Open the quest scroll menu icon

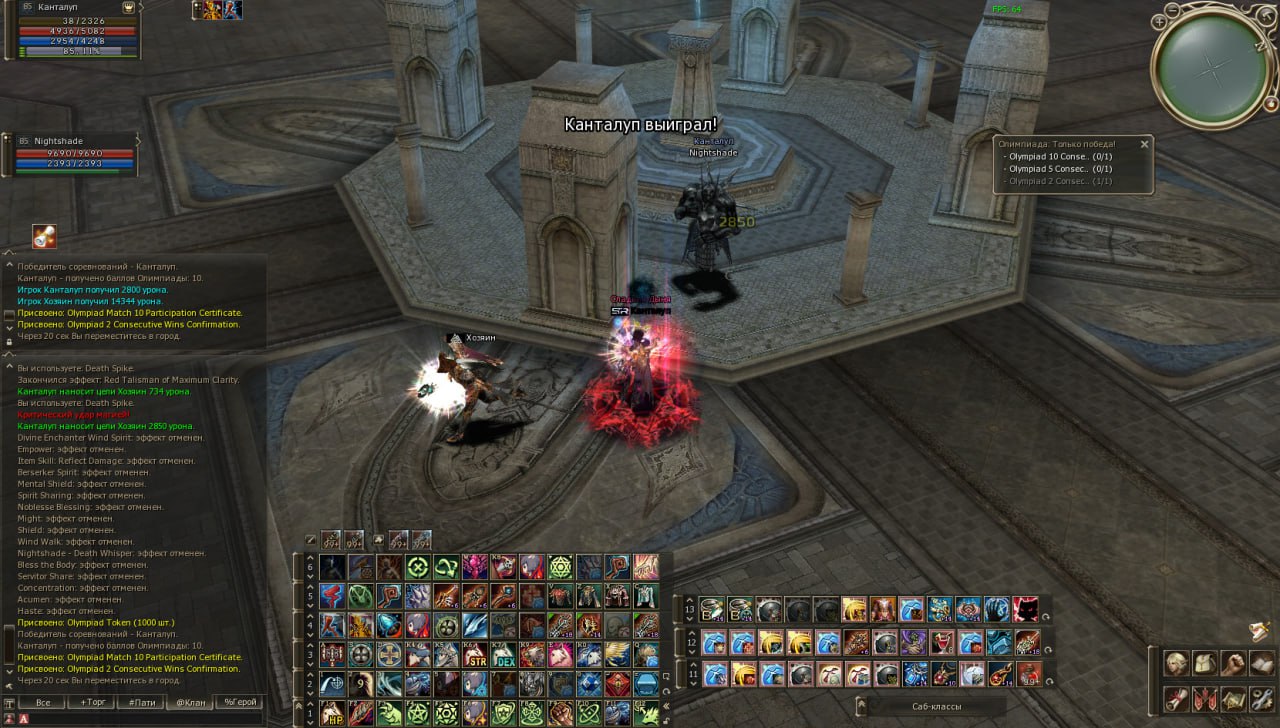point(1176,697)
